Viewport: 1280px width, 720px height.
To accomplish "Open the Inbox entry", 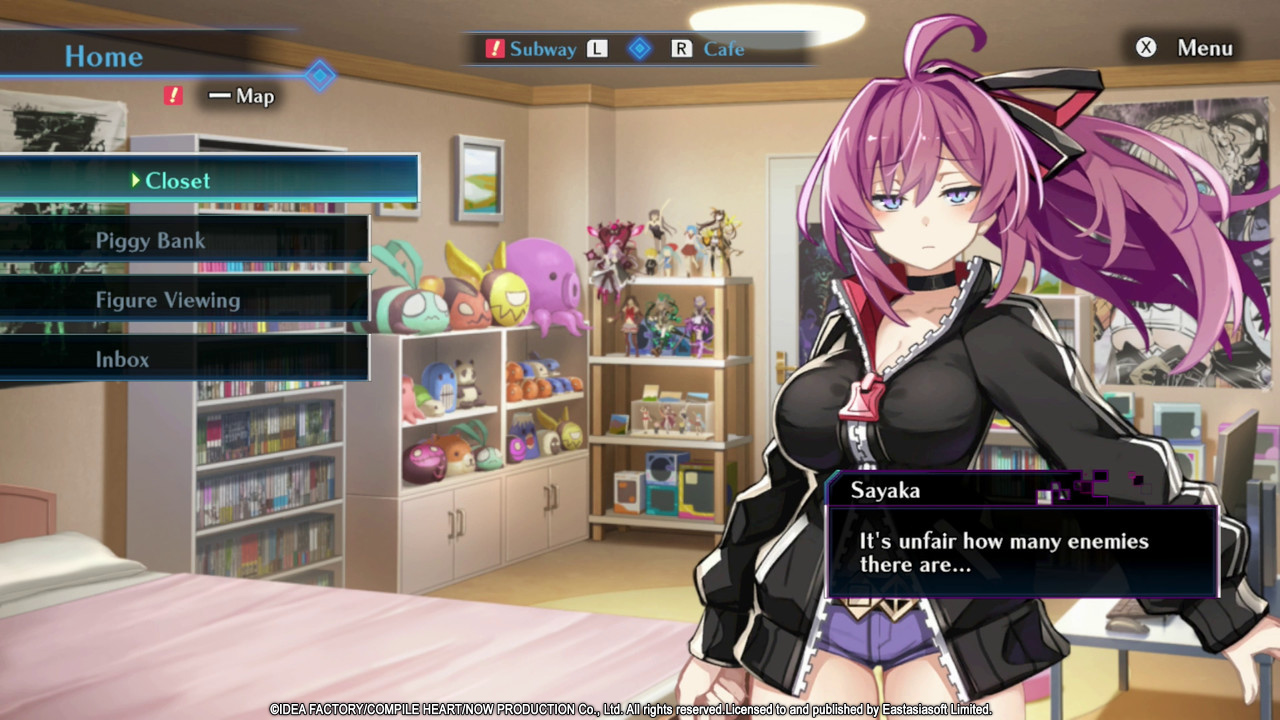I will [122, 359].
